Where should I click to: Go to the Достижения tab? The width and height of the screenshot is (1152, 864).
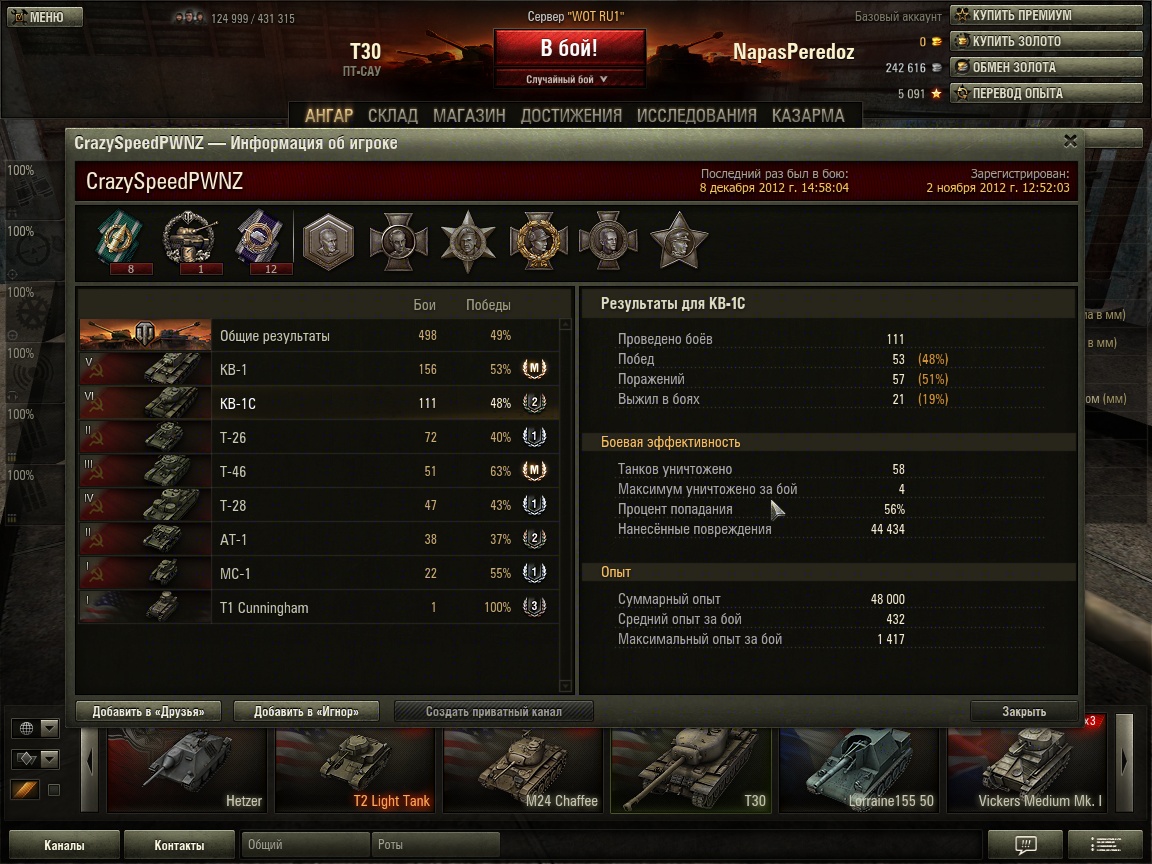pos(571,115)
